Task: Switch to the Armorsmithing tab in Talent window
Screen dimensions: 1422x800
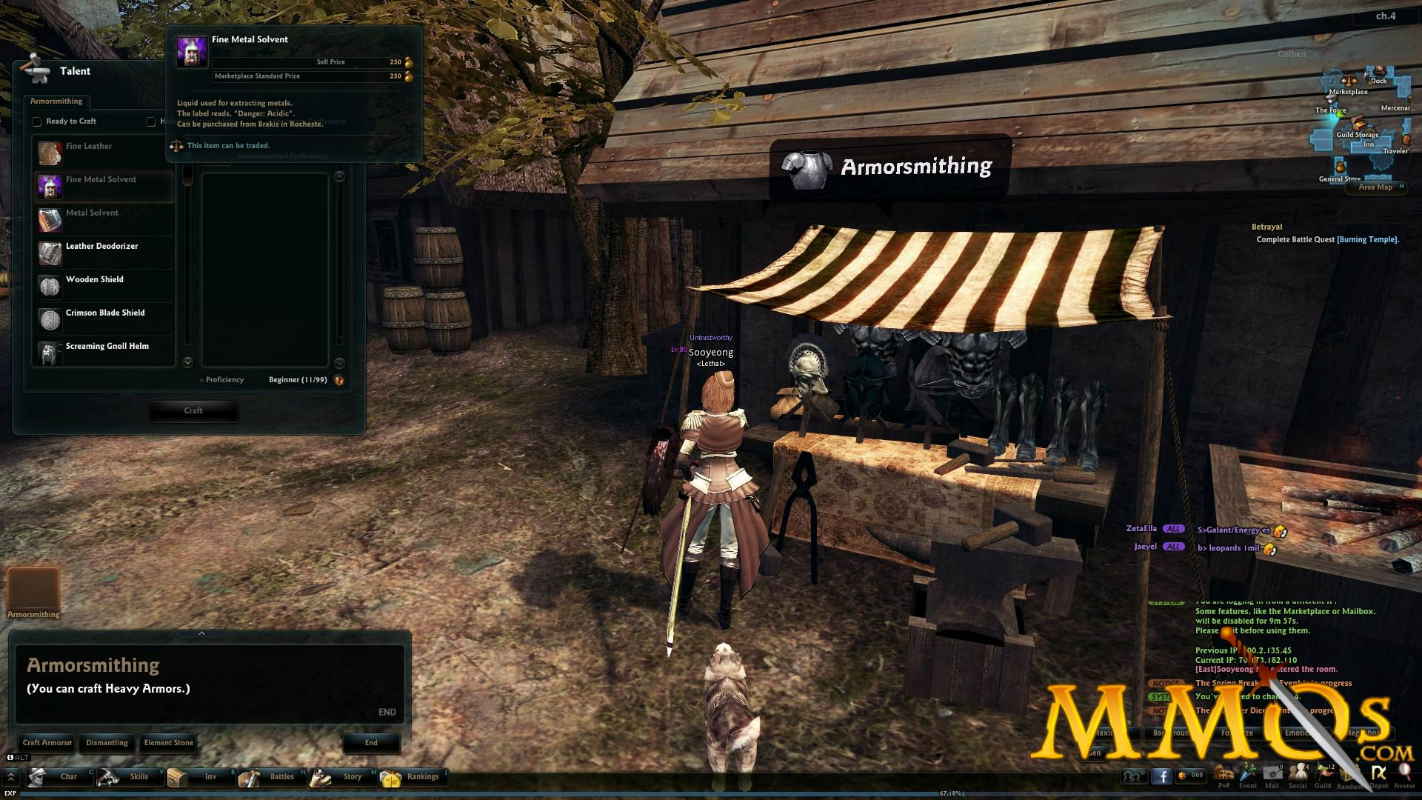Action: point(56,101)
